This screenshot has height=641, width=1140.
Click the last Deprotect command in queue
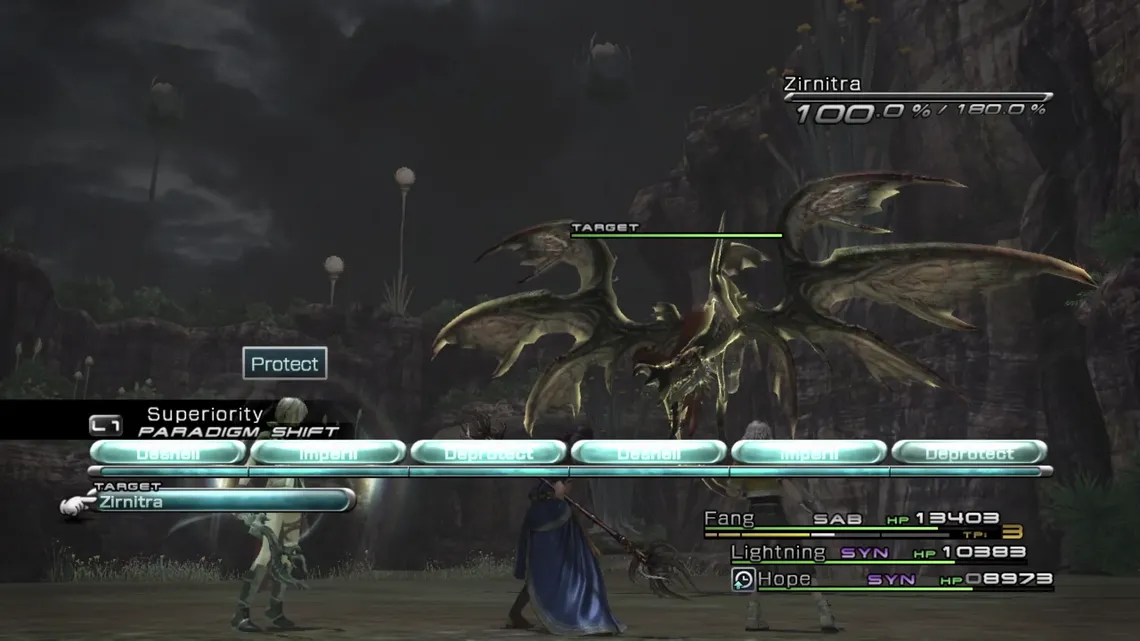click(968, 452)
